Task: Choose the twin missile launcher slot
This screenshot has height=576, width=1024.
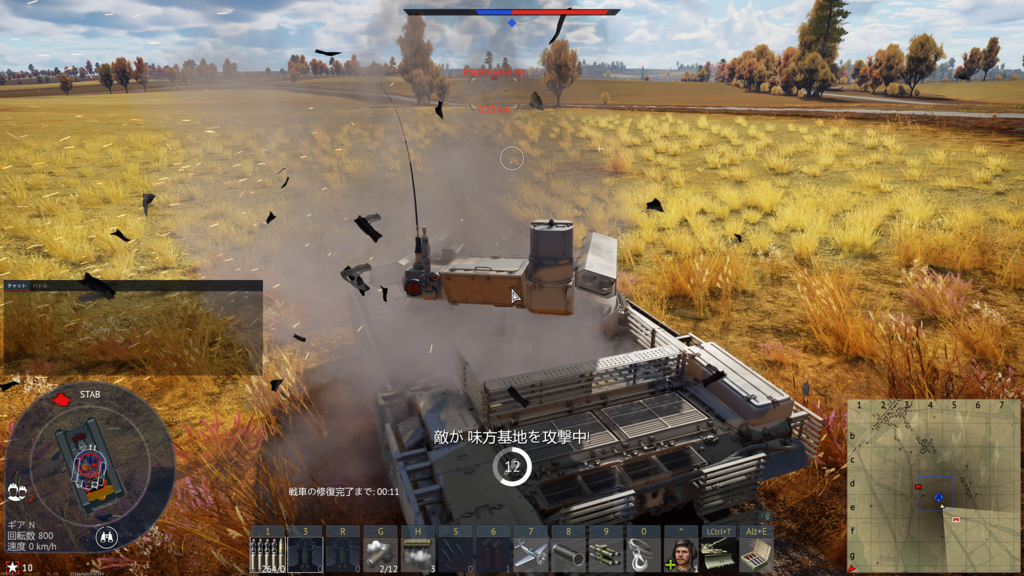Action: pos(606,553)
